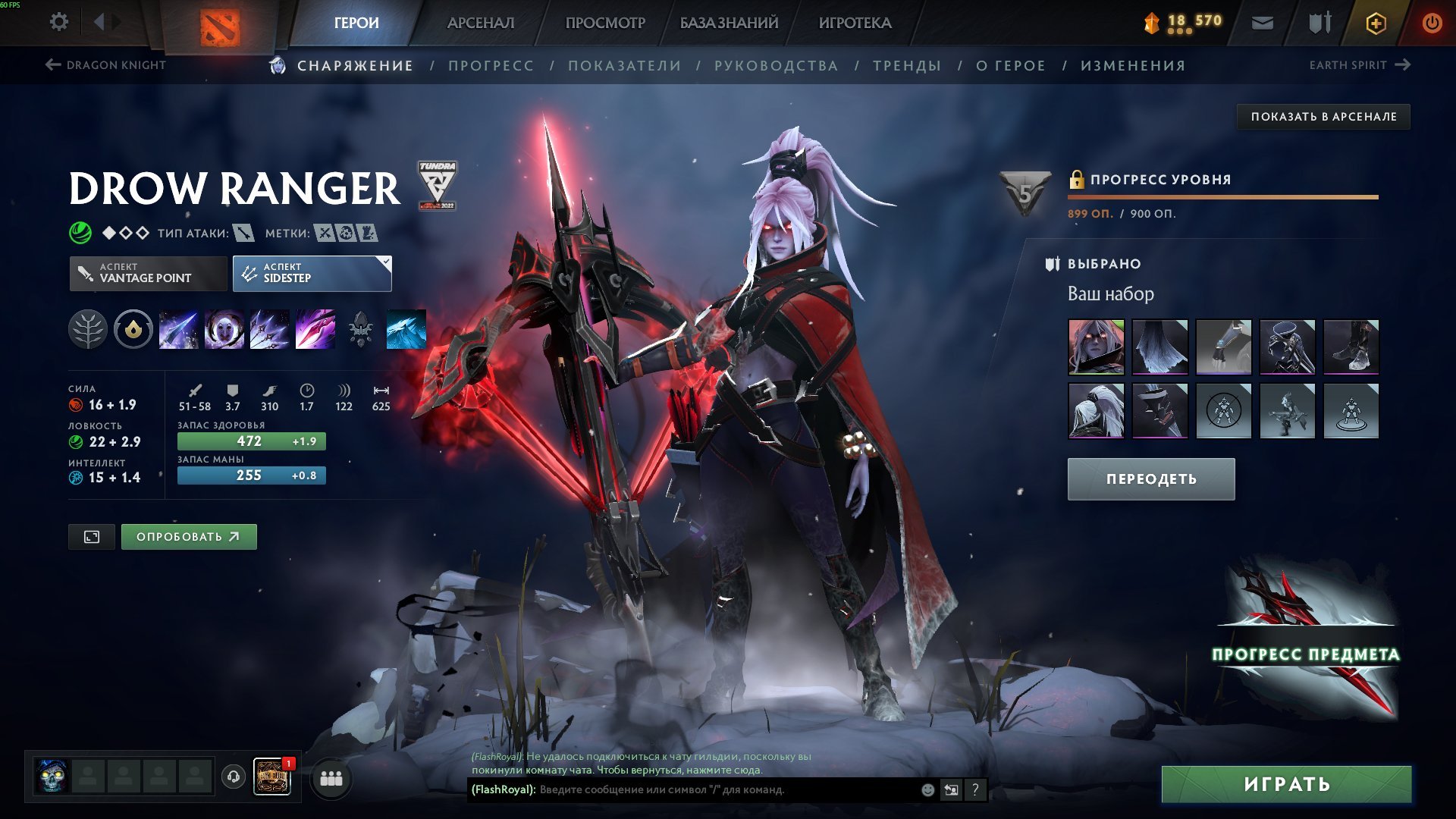Screen dimensions: 1456x819
Task: Open the settings gear in the top bar
Action: (58, 22)
